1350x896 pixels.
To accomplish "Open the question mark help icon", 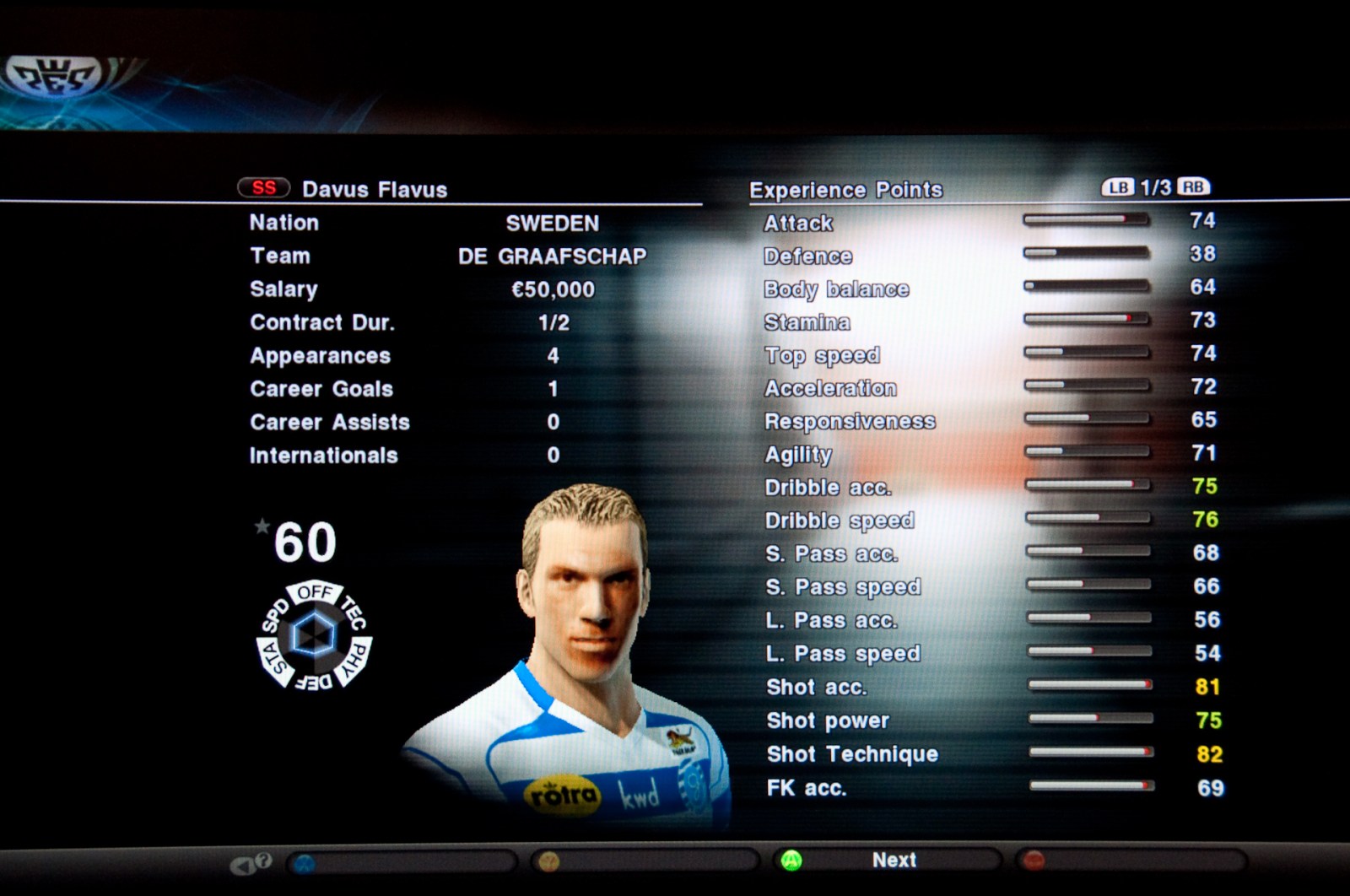I will [x=263, y=861].
